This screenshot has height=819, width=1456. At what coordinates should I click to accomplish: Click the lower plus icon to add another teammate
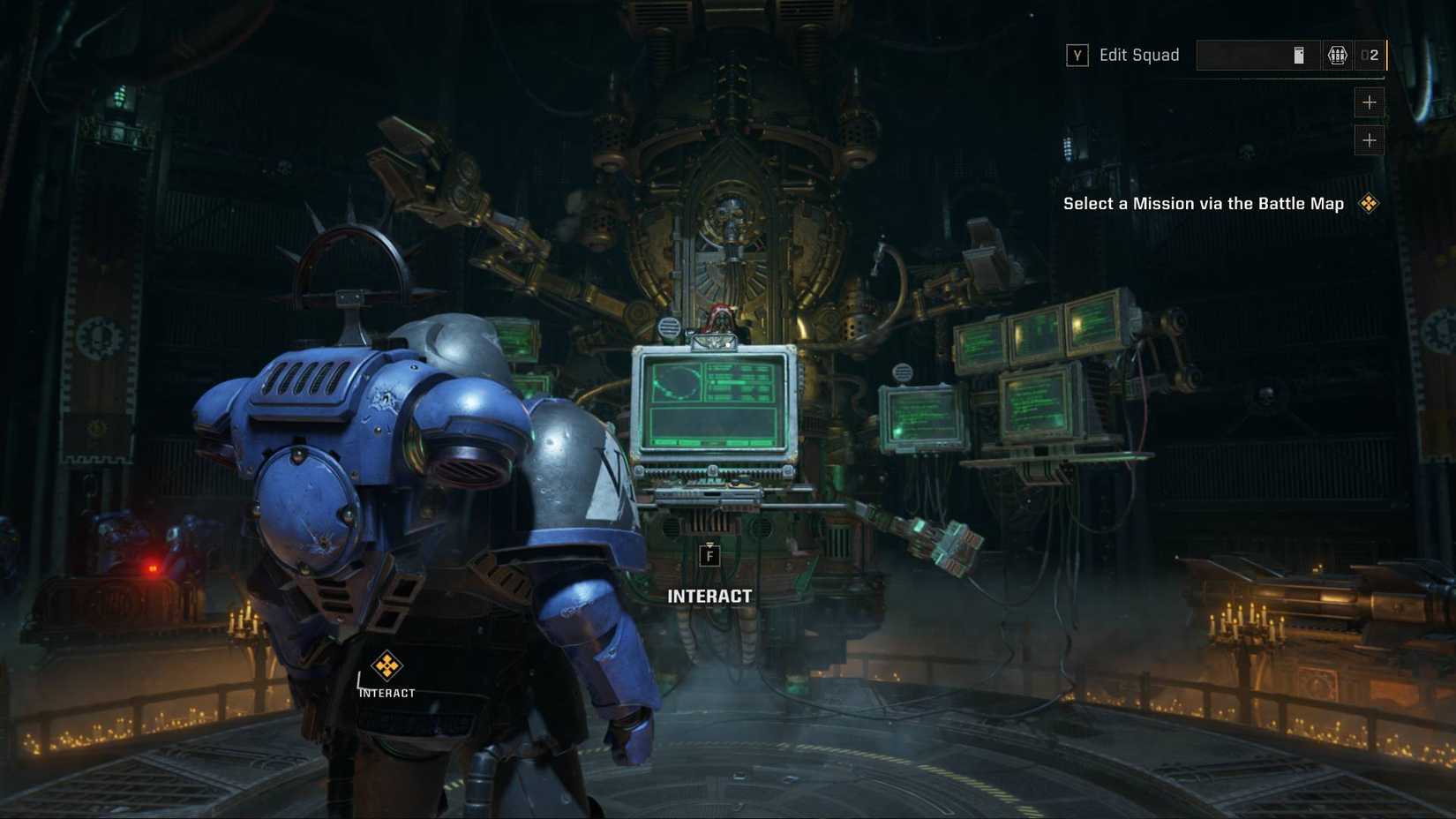1370,139
